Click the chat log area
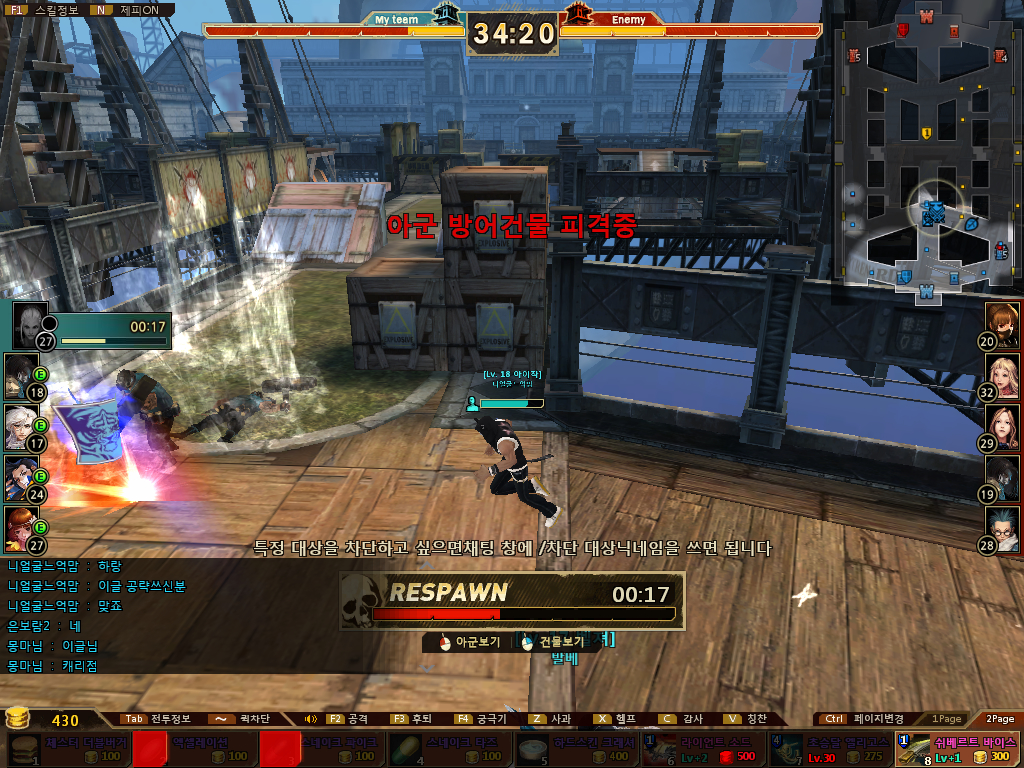Screen dimensions: 1024x768 pyautogui.click(x=100, y=615)
